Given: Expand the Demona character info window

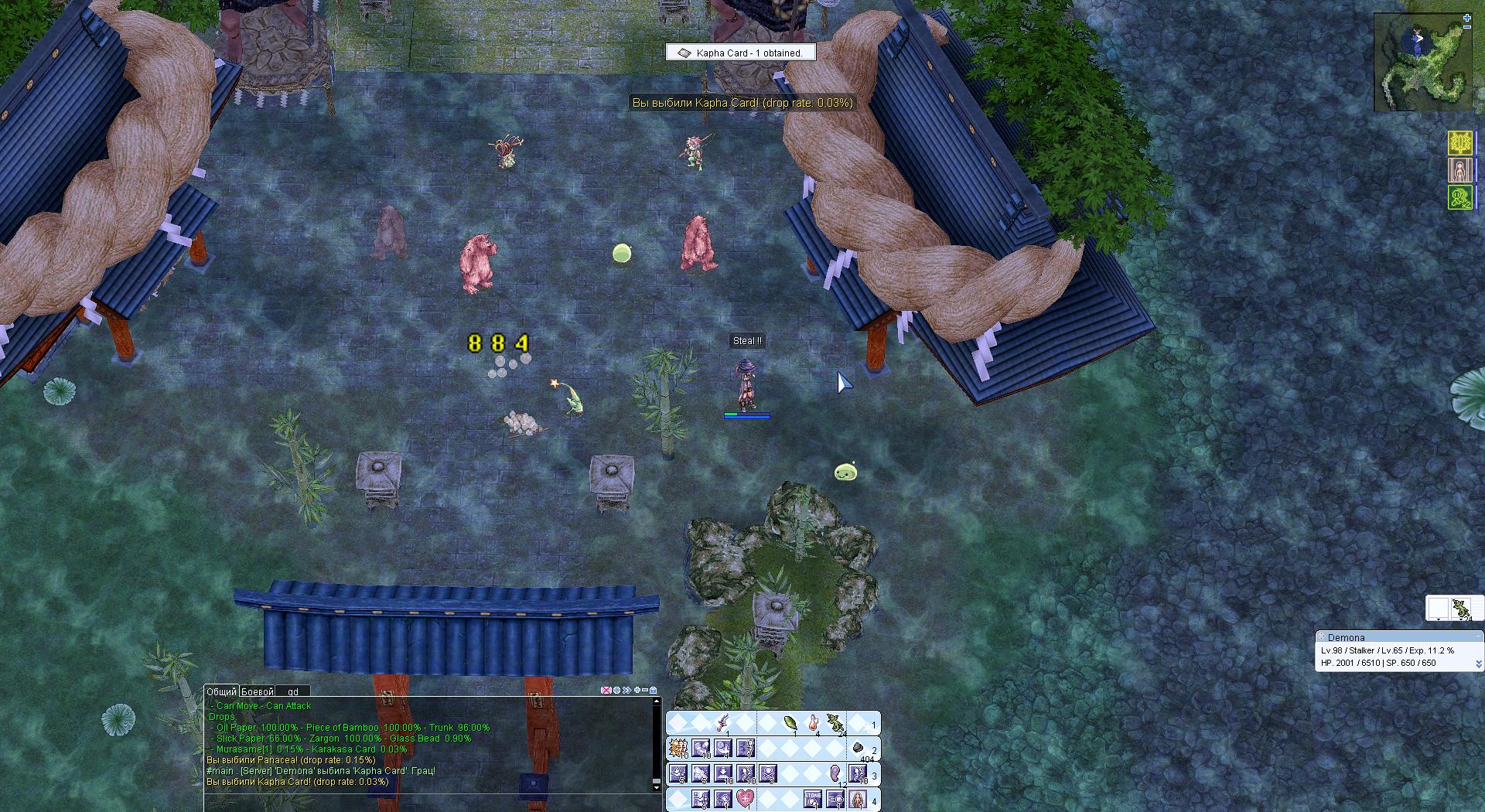Looking at the screenshot, I should point(1479,664).
